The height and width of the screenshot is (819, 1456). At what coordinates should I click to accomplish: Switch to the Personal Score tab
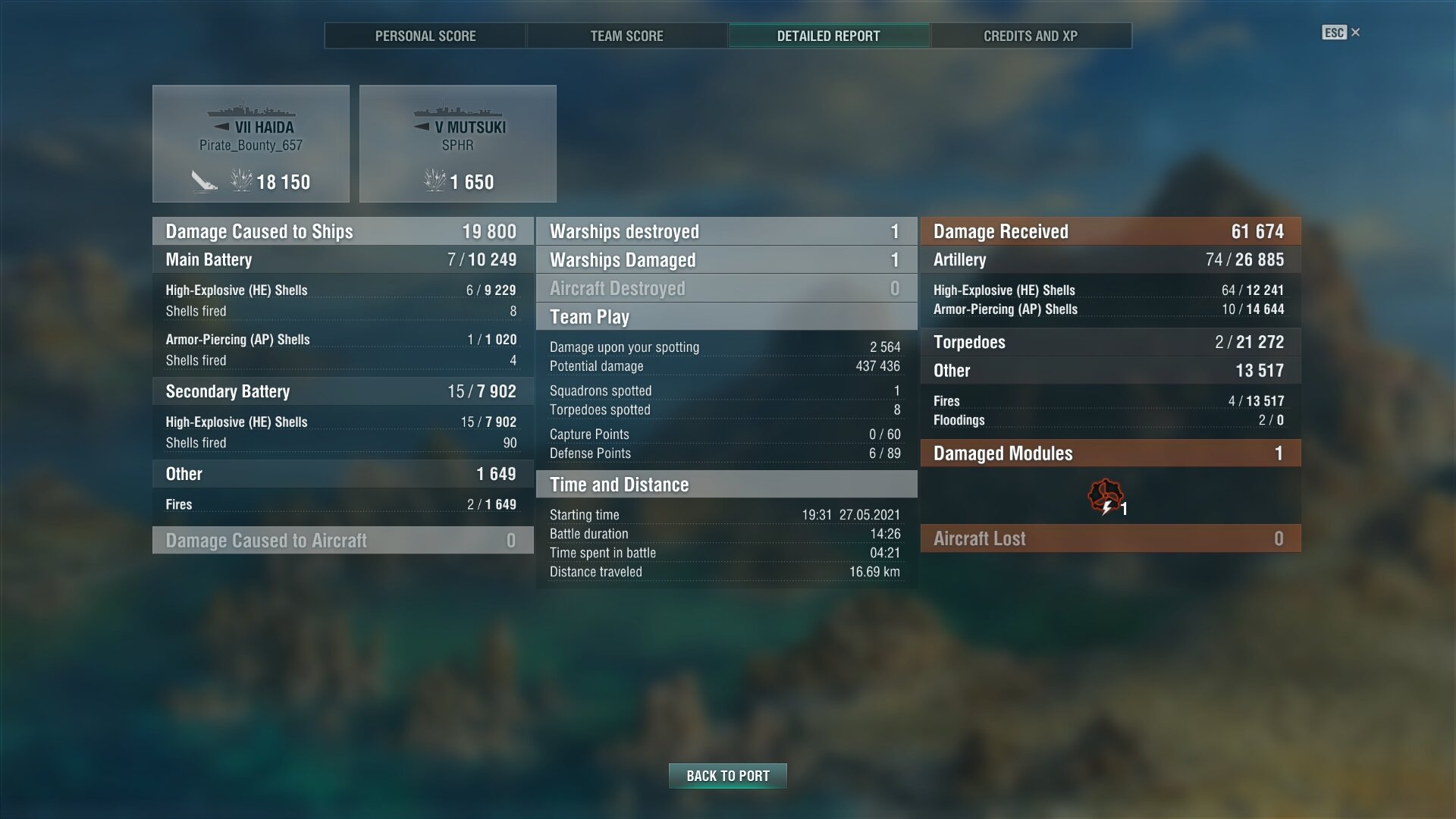click(x=425, y=36)
